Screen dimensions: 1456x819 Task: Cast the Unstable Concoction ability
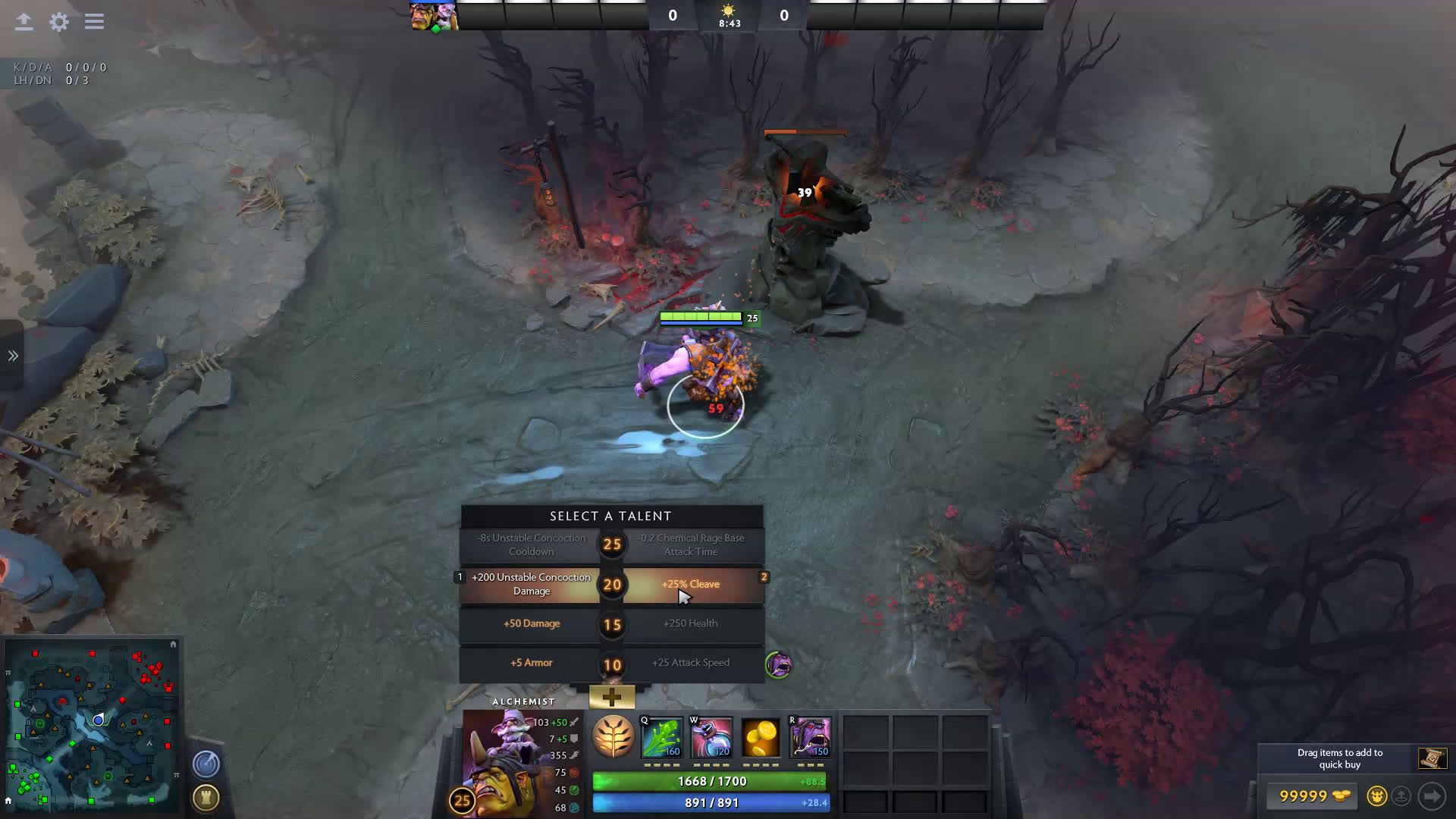coord(711,738)
